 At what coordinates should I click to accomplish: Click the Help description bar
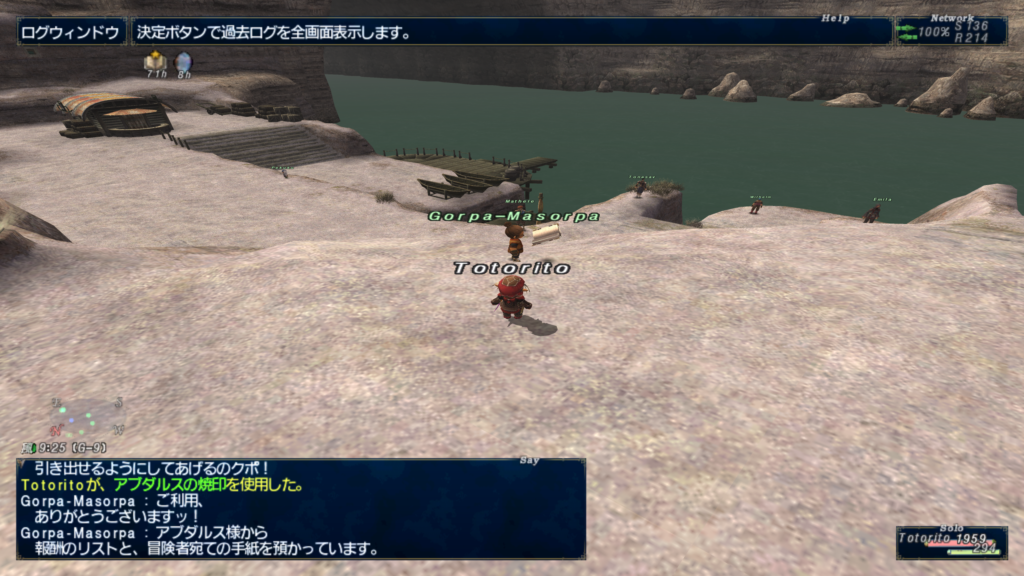point(510,32)
